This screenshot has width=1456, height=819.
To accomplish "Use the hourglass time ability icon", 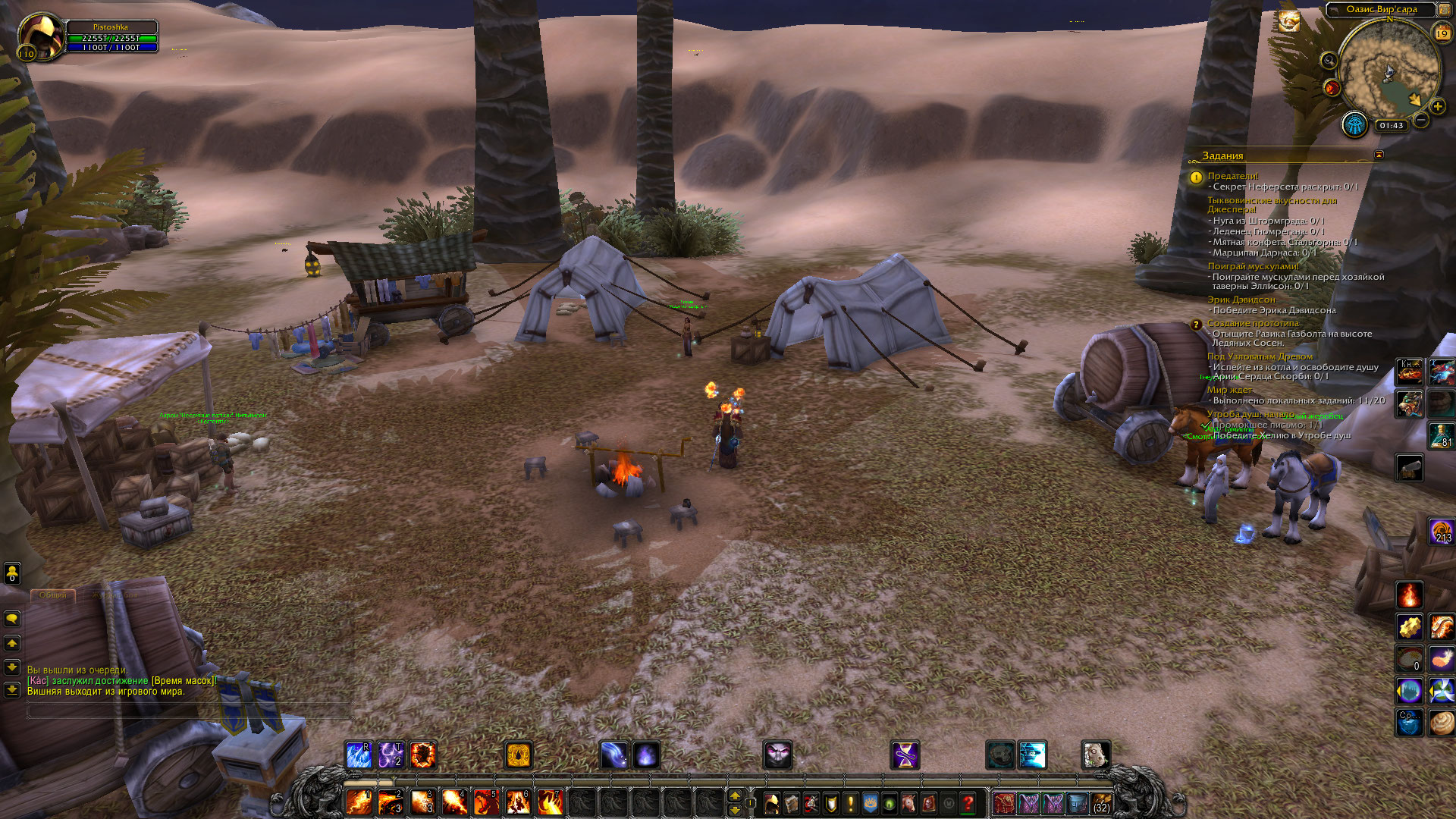I will [x=905, y=755].
